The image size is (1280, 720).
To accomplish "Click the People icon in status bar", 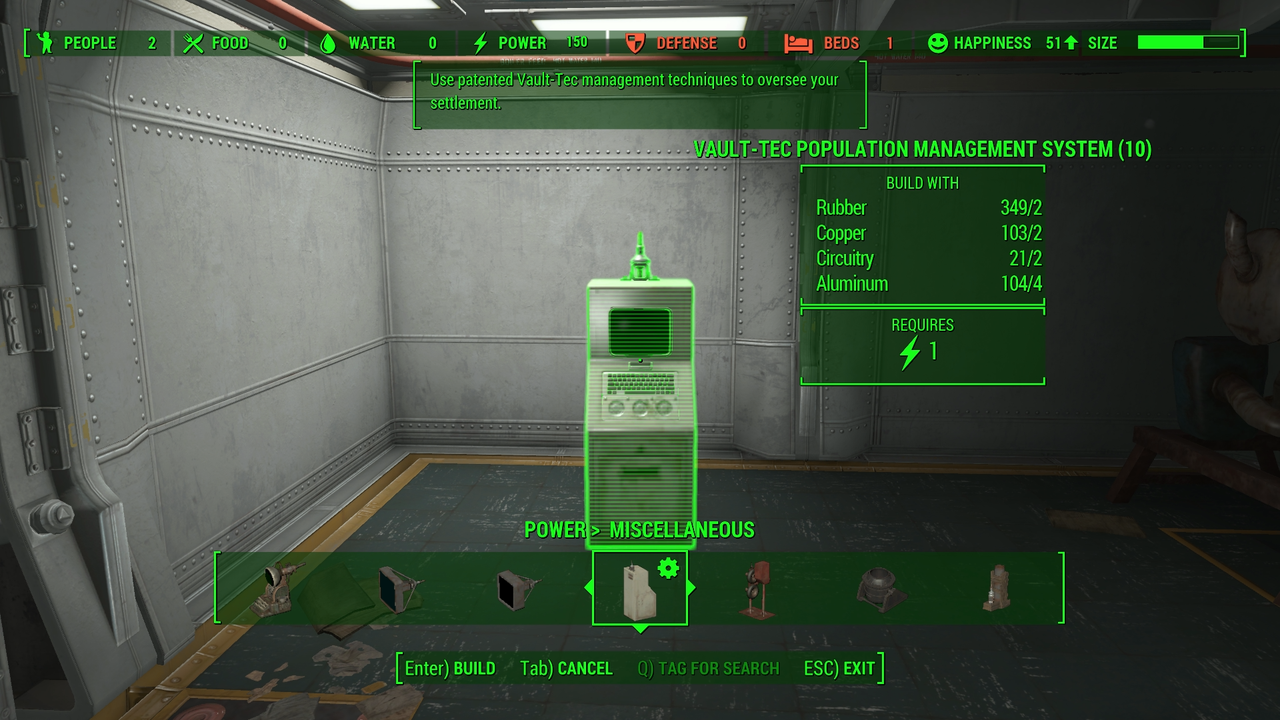I will coord(47,43).
